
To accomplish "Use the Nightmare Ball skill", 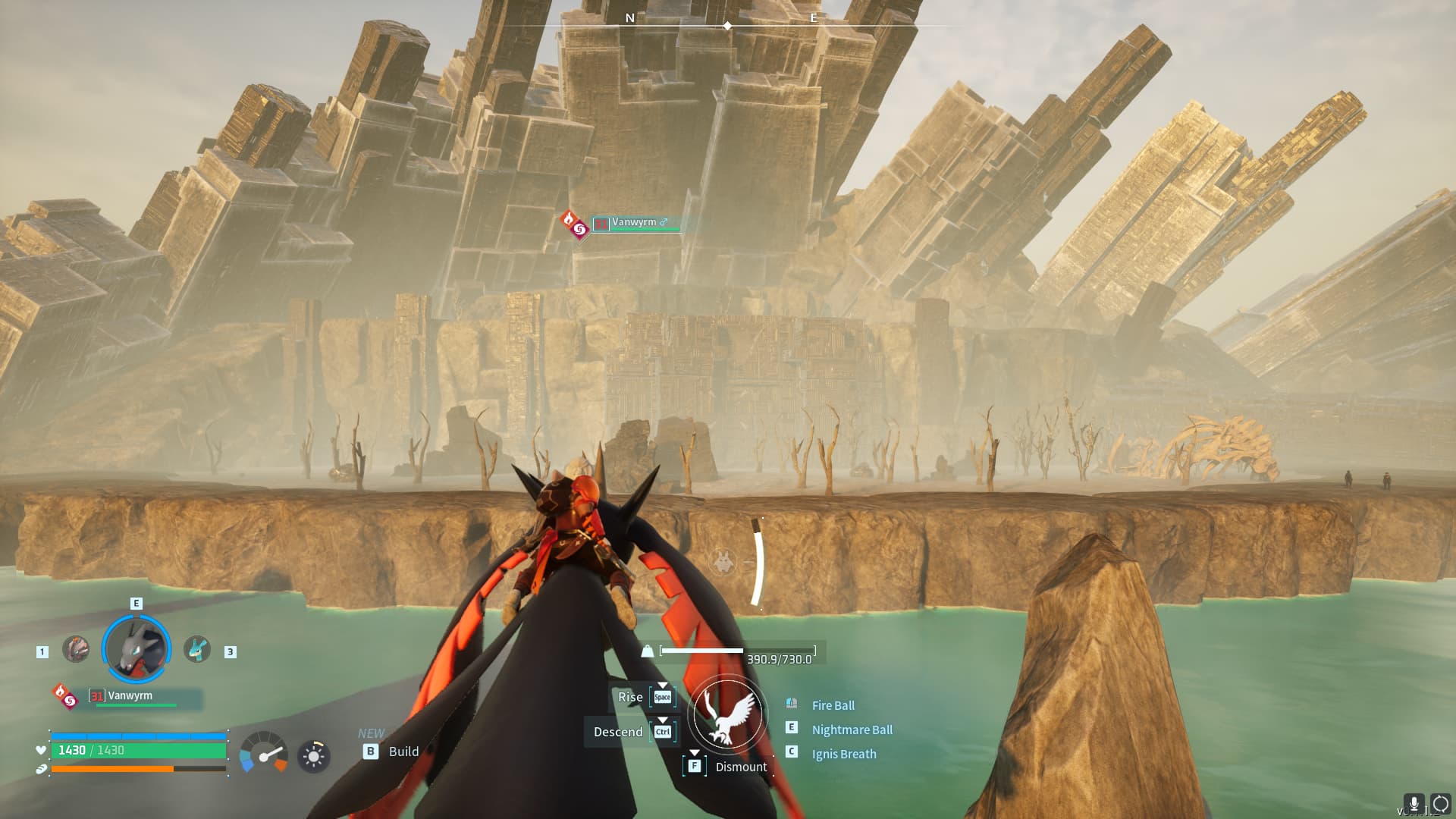I will (x=852, y=730).
